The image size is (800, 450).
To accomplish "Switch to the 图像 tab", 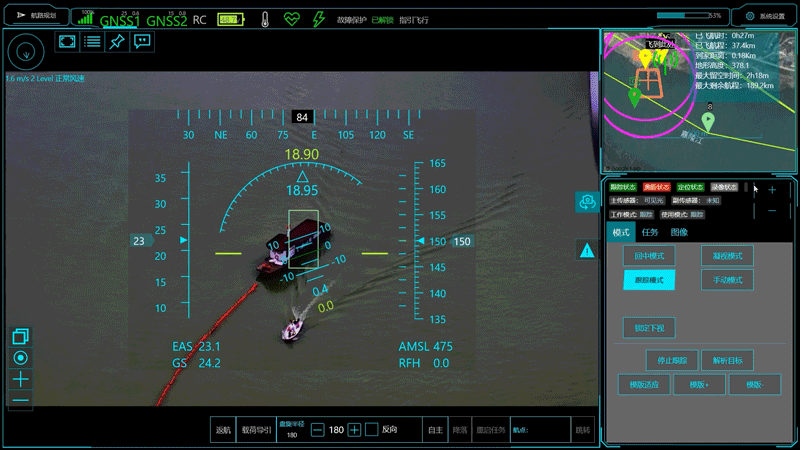I will point(679,232).
